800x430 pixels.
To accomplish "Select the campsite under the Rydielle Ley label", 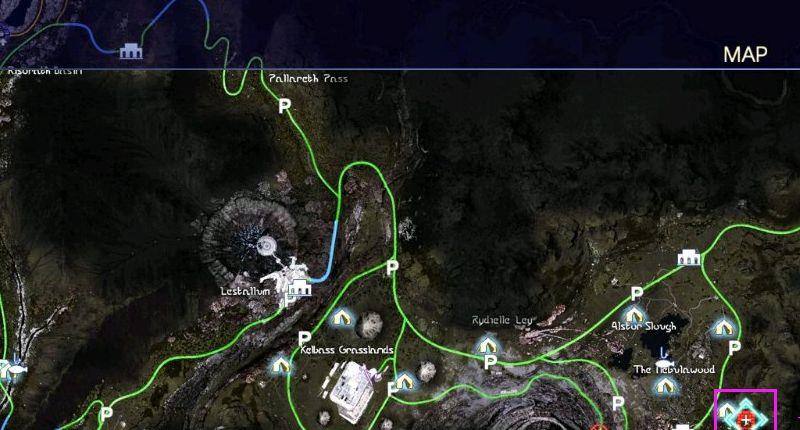I will click(487, 344).
